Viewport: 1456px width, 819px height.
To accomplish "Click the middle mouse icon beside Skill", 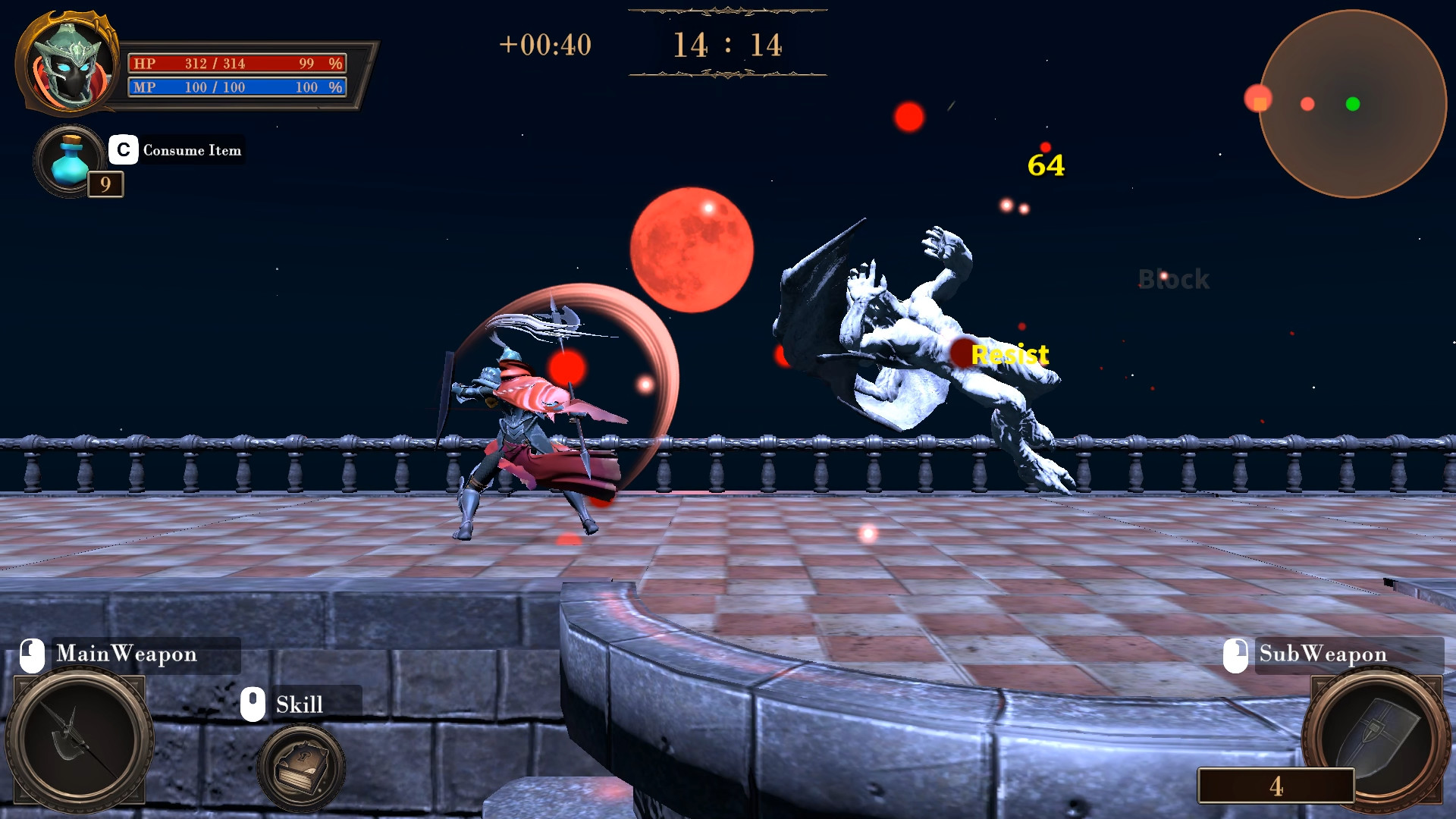I will [x=252, y=703].
